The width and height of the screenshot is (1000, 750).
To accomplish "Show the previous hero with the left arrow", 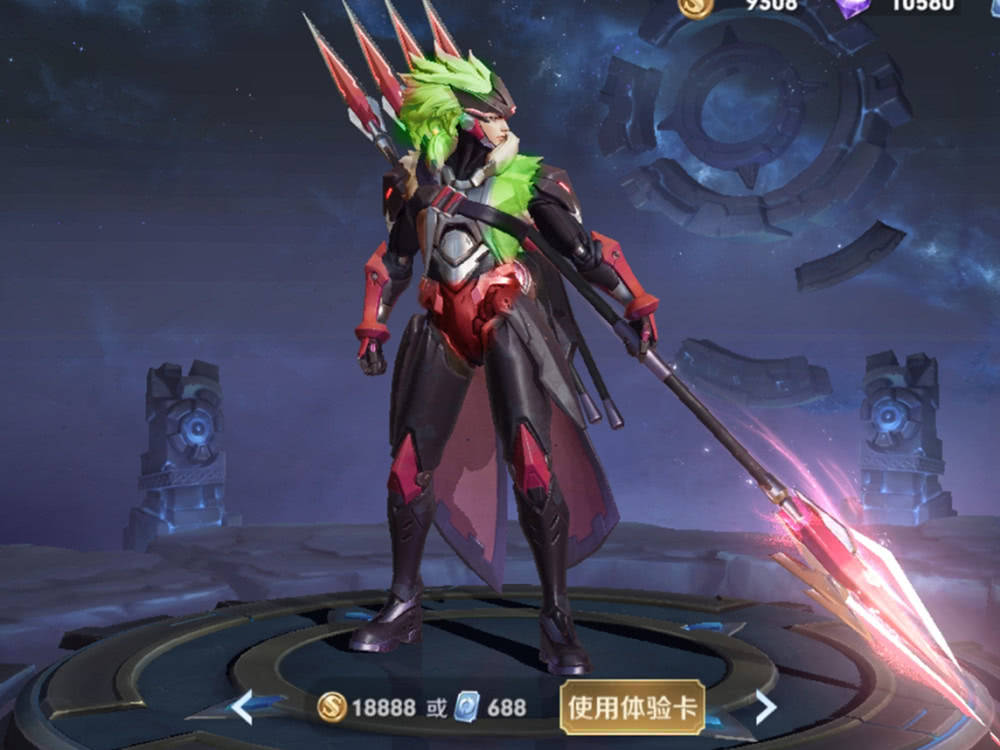I will [x=243, y=707].
